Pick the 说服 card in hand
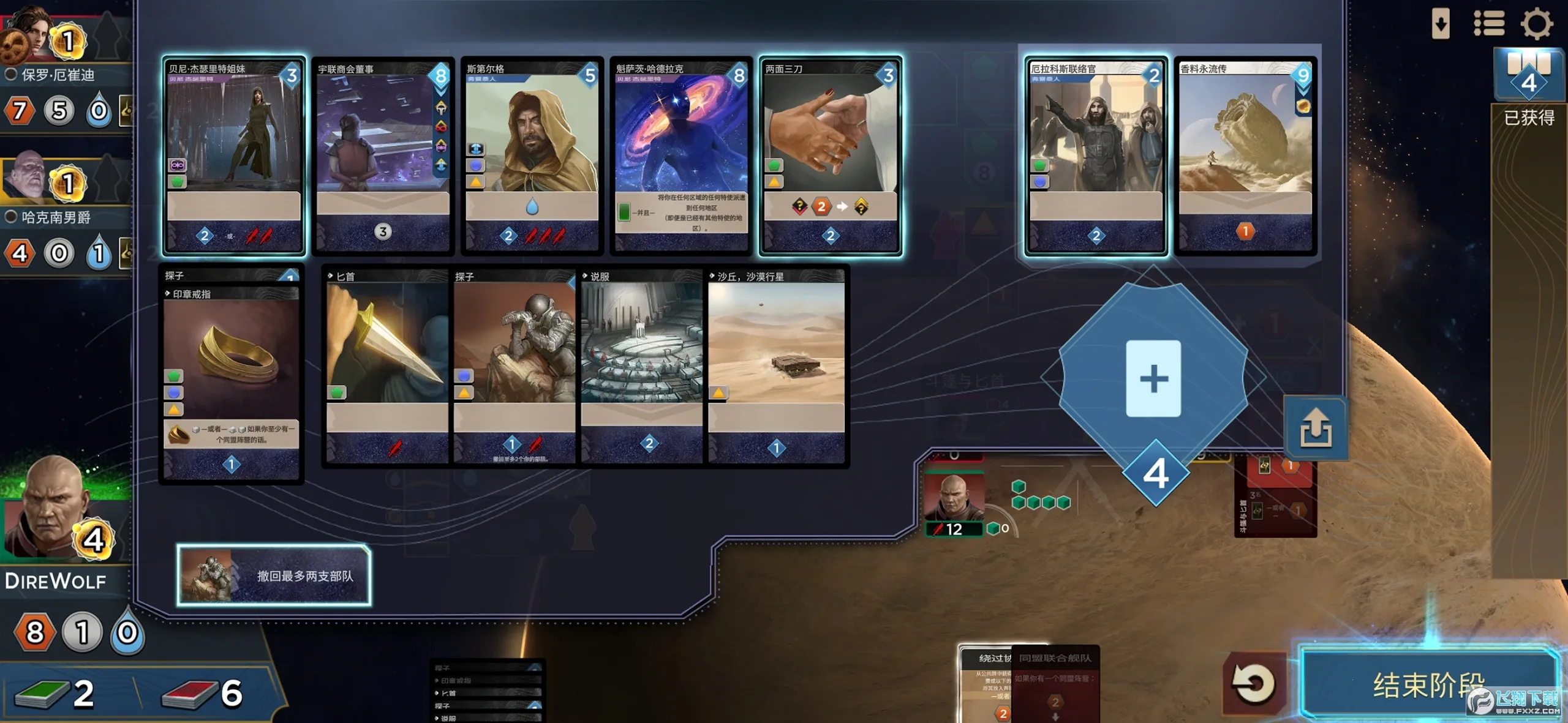Viewport: 1568px width, 723px height. 641,367
